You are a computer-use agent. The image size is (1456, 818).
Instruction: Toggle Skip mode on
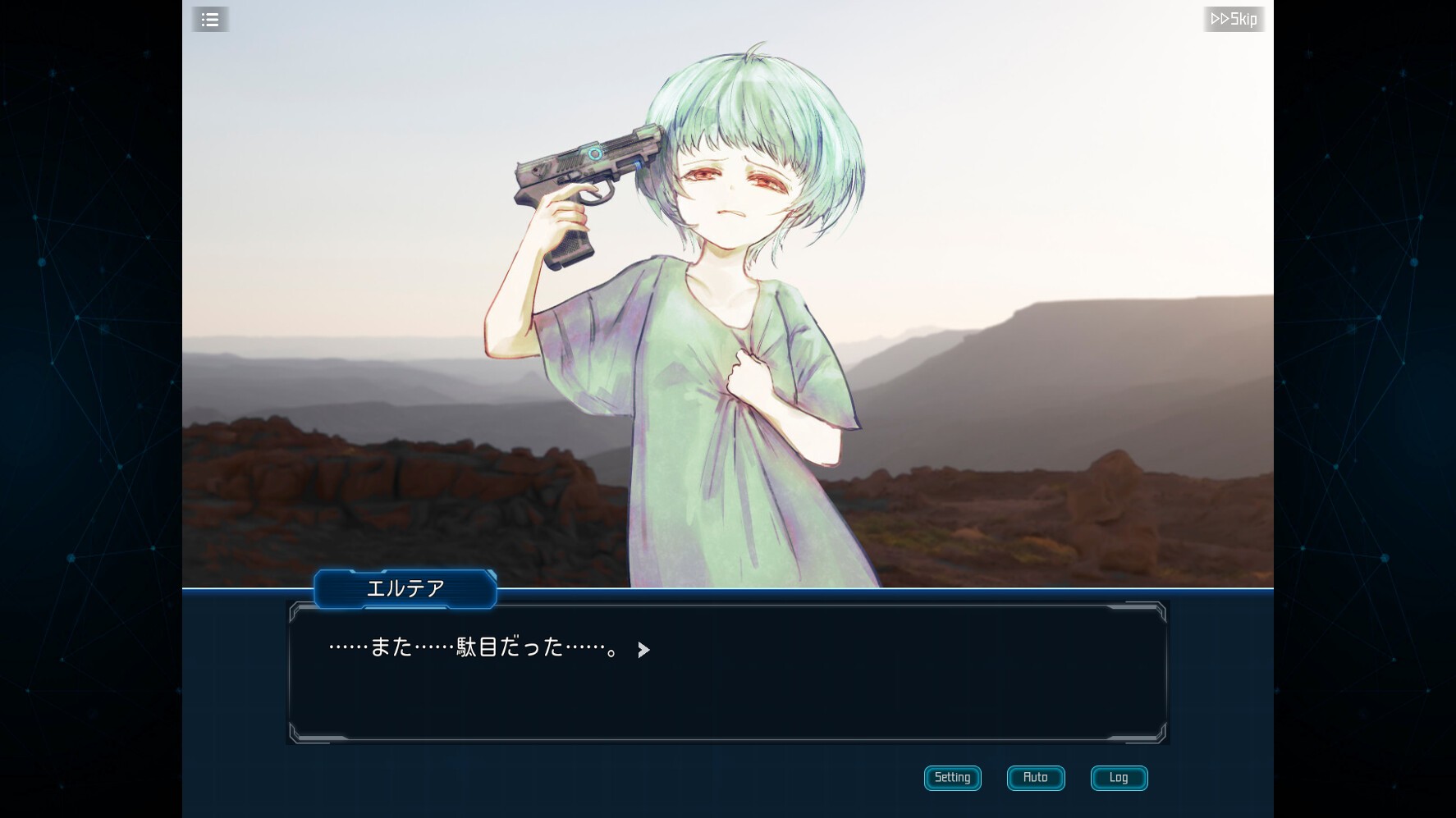point(1234,19)
